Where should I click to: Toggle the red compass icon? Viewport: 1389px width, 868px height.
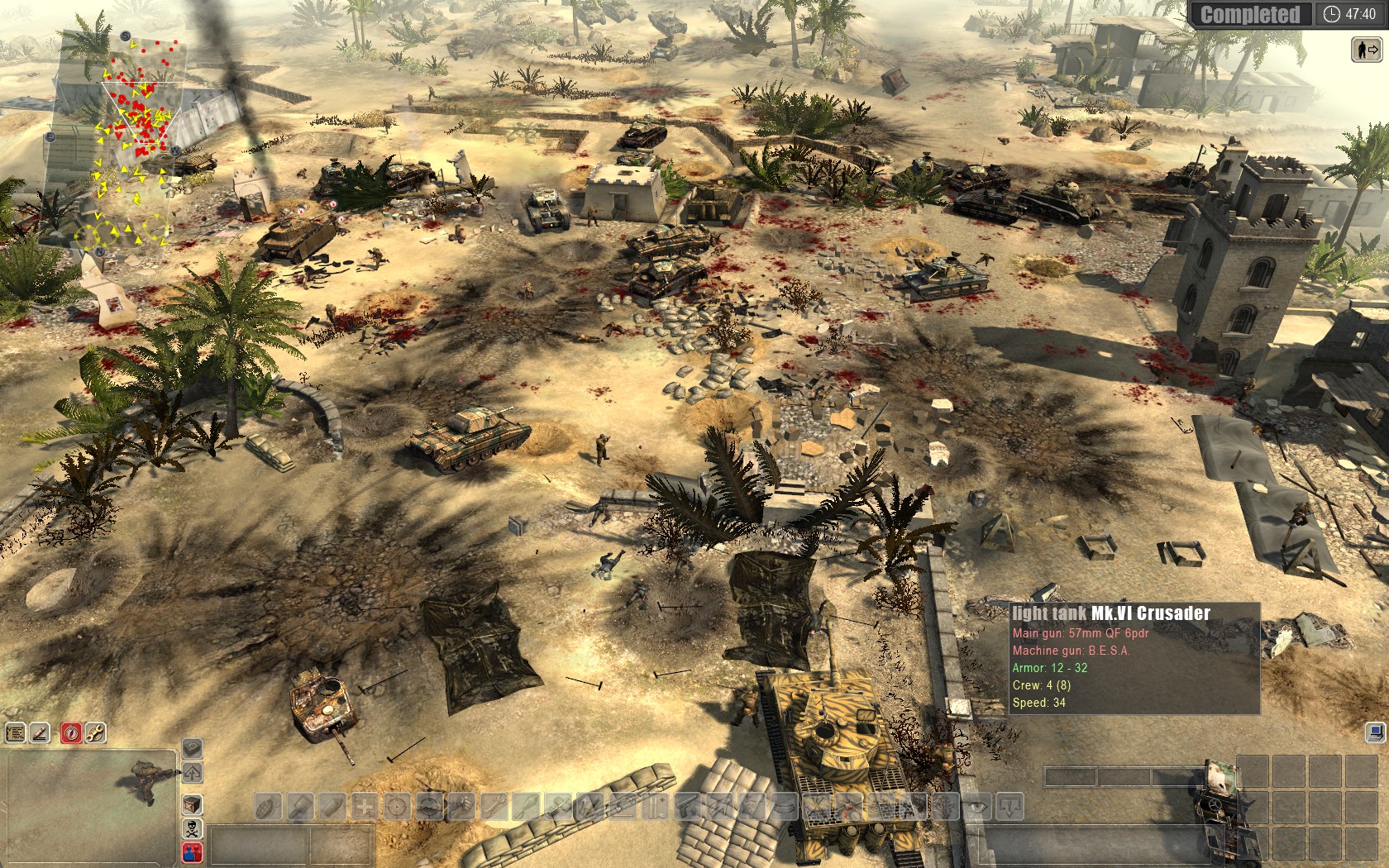tap(71, 732)
